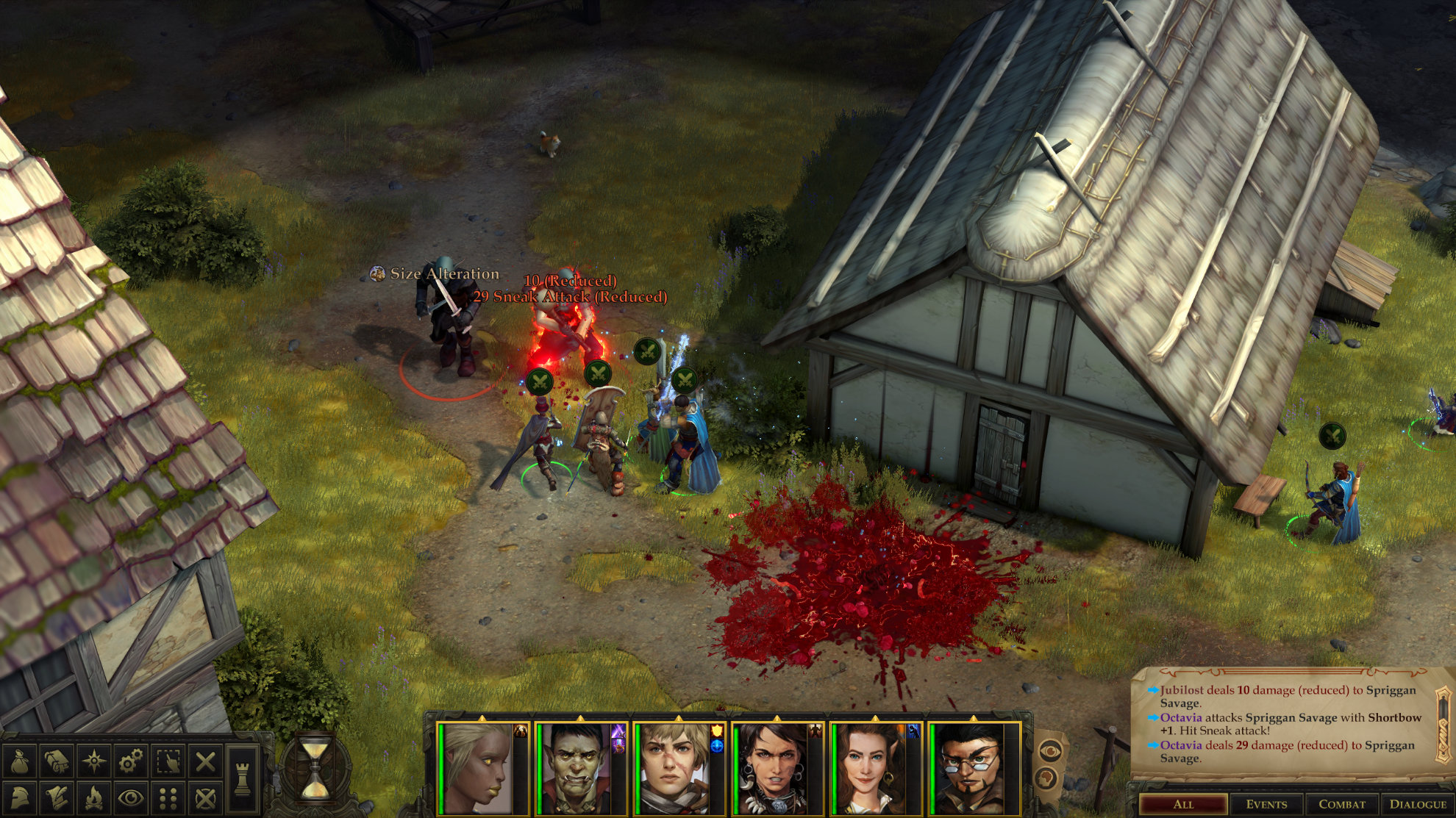
Task: Click the scroll and quill icon
Action: (57, 798)
